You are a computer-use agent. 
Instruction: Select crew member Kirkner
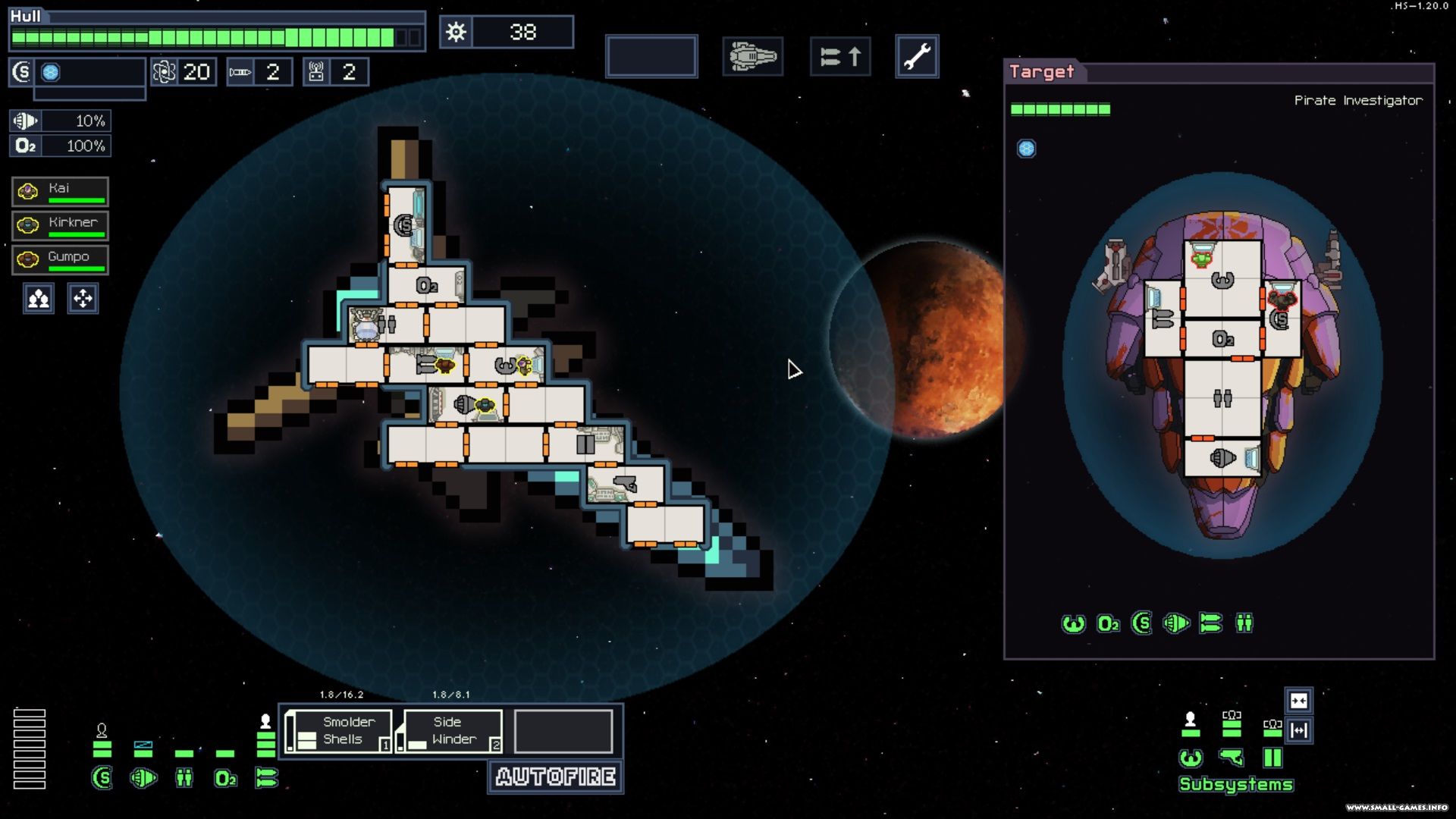coord(60,226)
